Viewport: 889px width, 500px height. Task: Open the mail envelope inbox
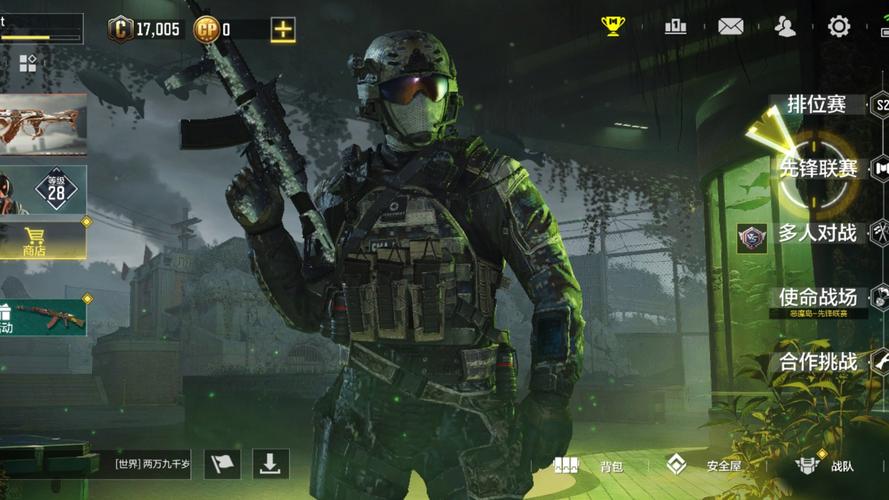(731, 27)
